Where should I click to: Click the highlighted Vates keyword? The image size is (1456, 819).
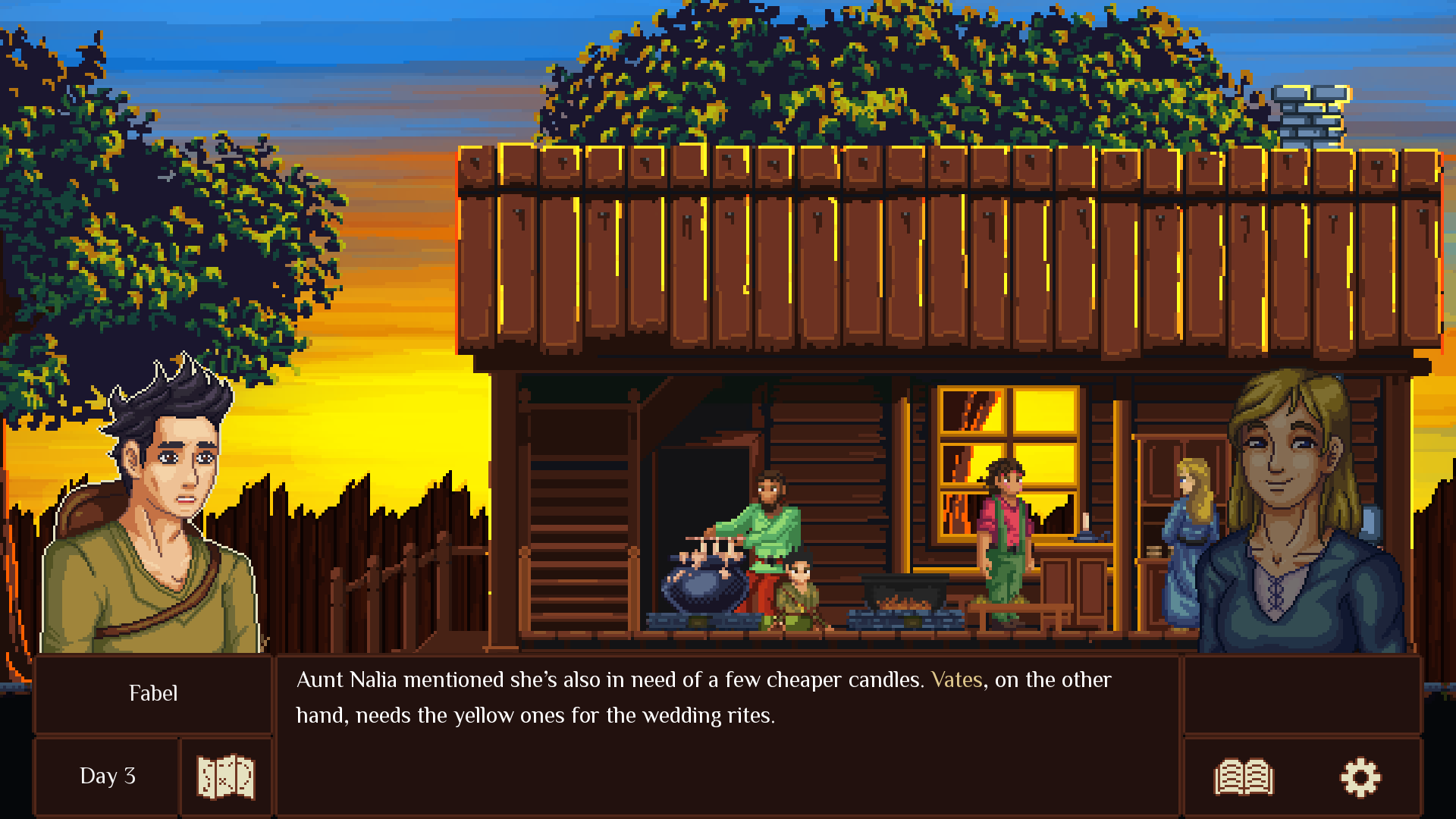pyautogui.click(x=956, y=679)
